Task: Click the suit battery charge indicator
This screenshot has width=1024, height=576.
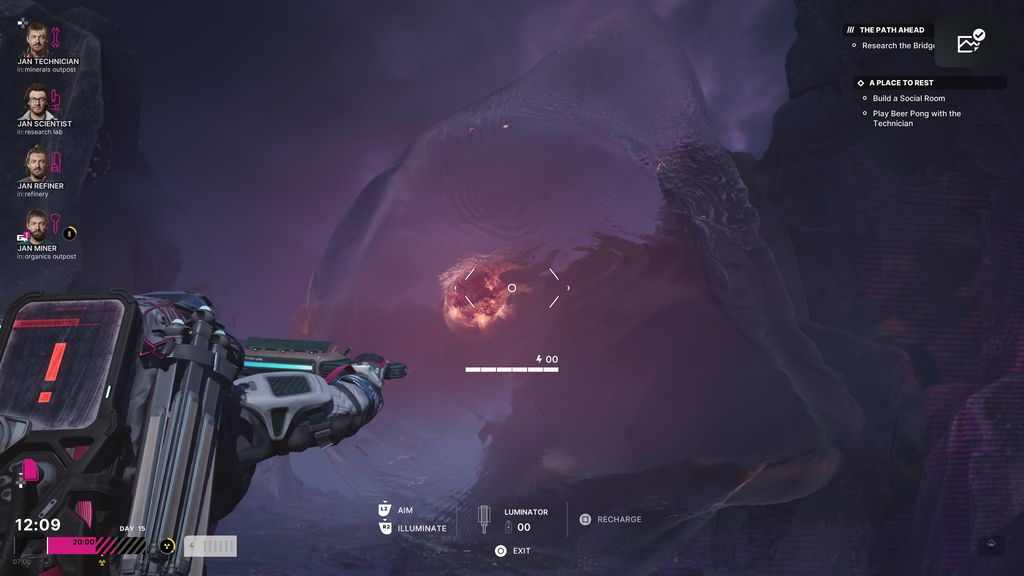Action: (211, 546)
